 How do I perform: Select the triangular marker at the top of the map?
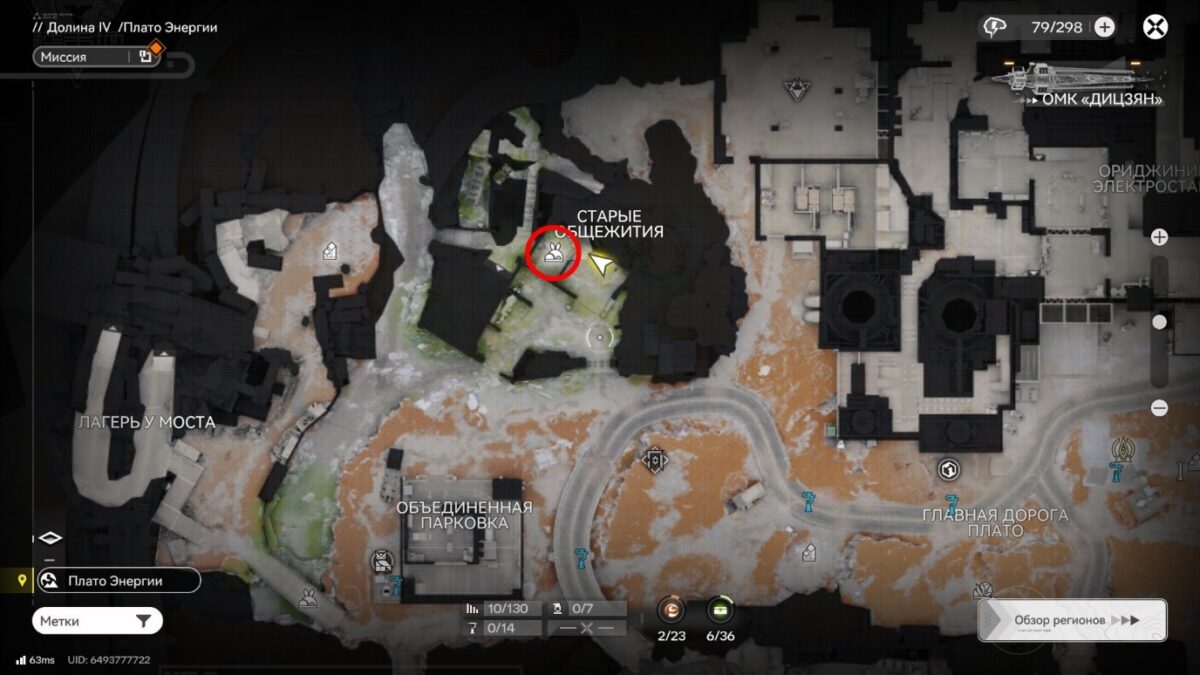click(797, 86)
